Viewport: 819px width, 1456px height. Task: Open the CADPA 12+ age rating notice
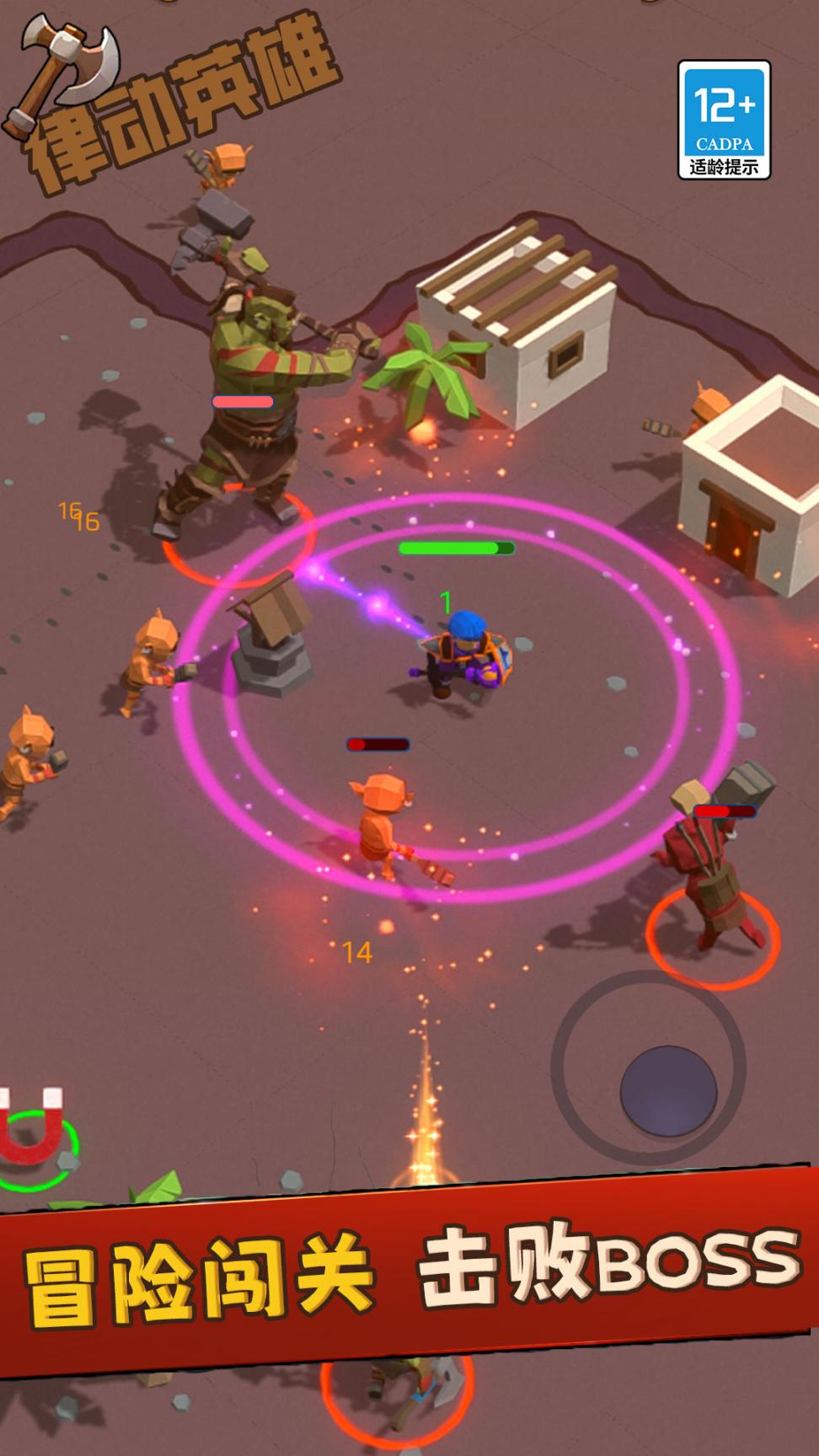[724, 120]
